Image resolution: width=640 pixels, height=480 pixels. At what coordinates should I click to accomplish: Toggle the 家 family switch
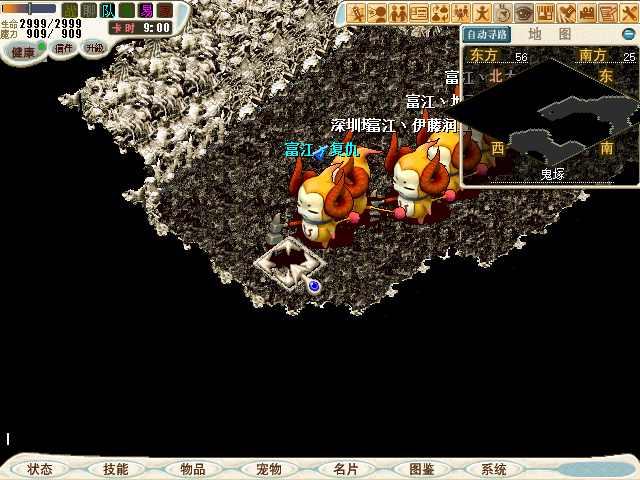165,10
